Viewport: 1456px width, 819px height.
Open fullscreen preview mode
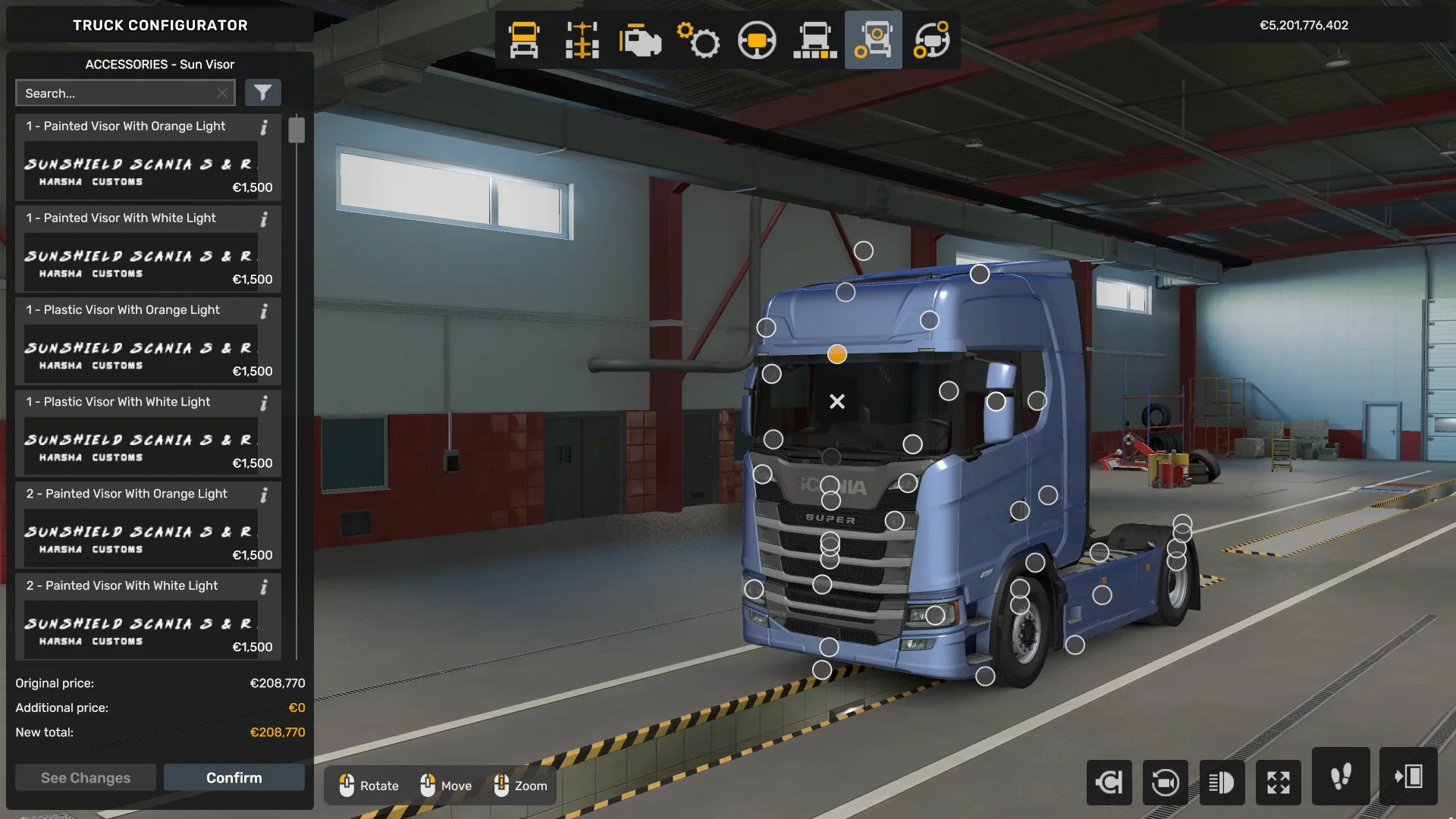(1279, 783)
